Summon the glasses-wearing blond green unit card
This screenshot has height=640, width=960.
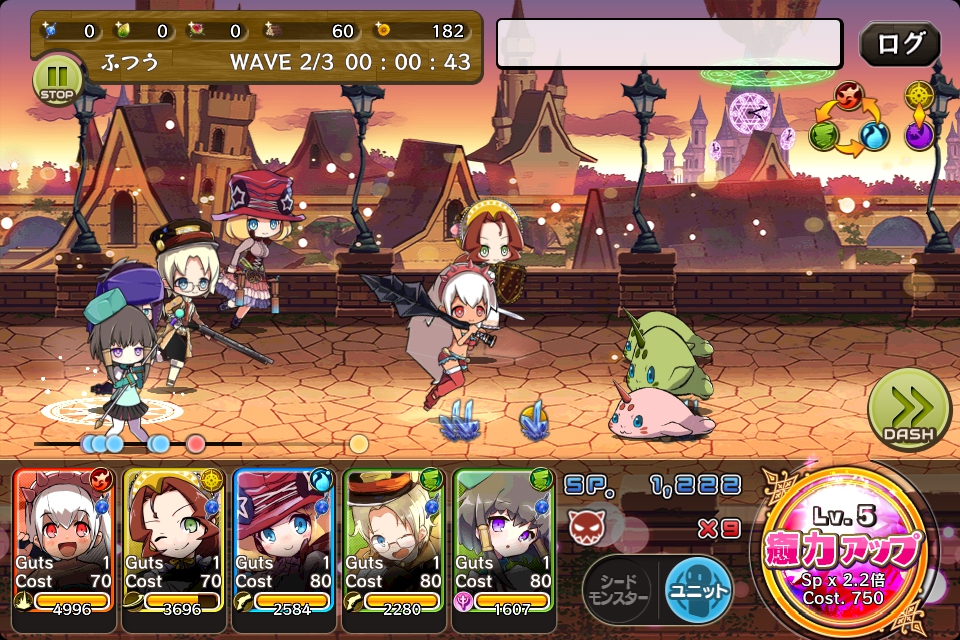[394, 540]
